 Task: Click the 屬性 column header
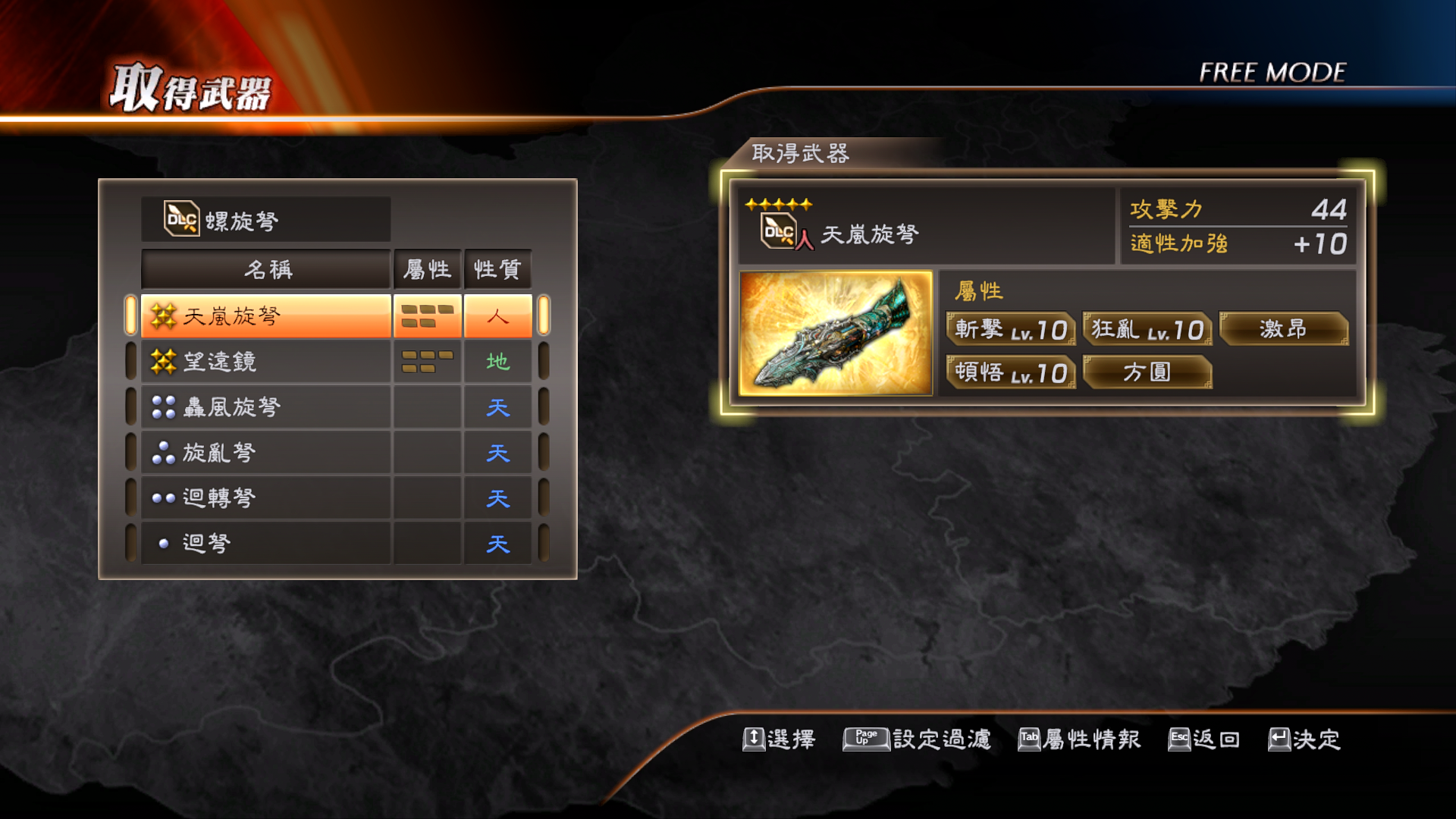427,269
